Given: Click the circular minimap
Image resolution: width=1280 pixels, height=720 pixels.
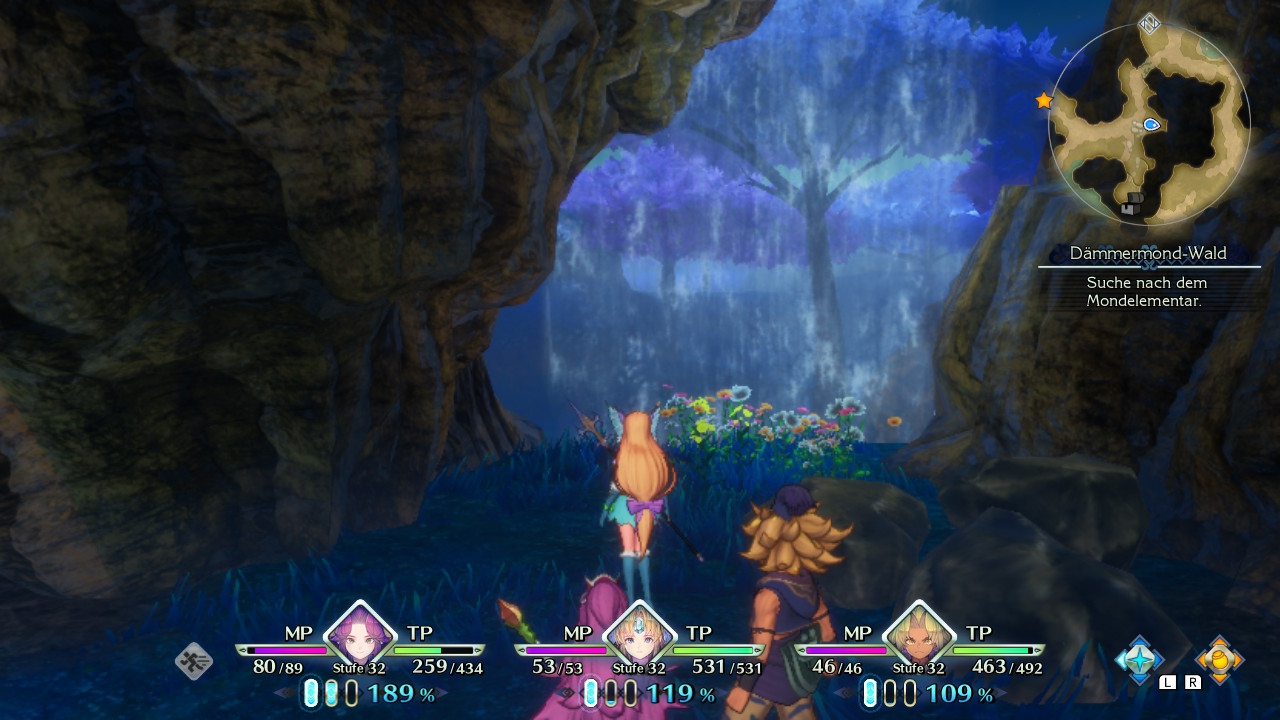Looking at the screenshot, I should (x=1149, y=125).
